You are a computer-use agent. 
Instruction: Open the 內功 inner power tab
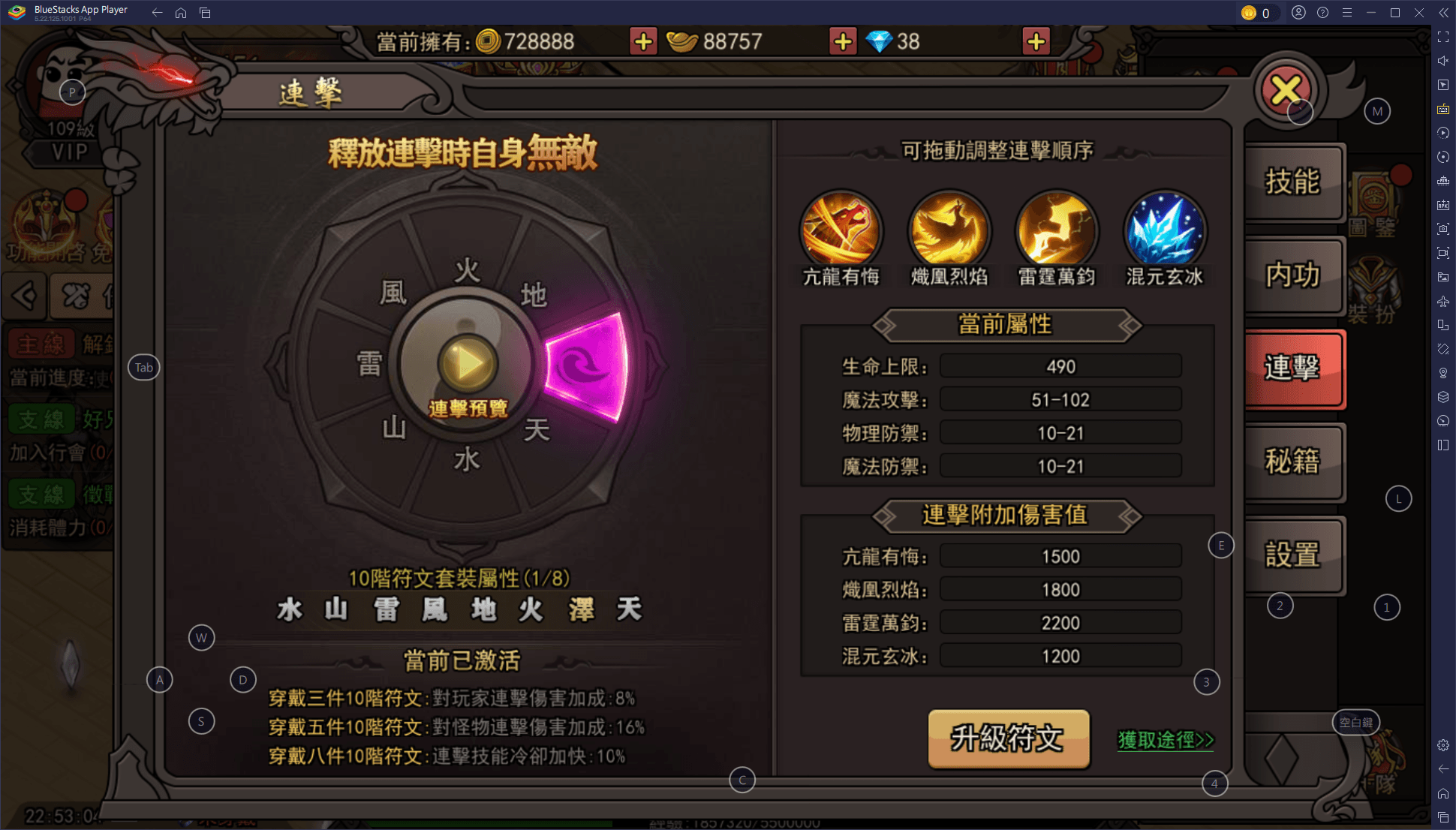[1292, 275]
